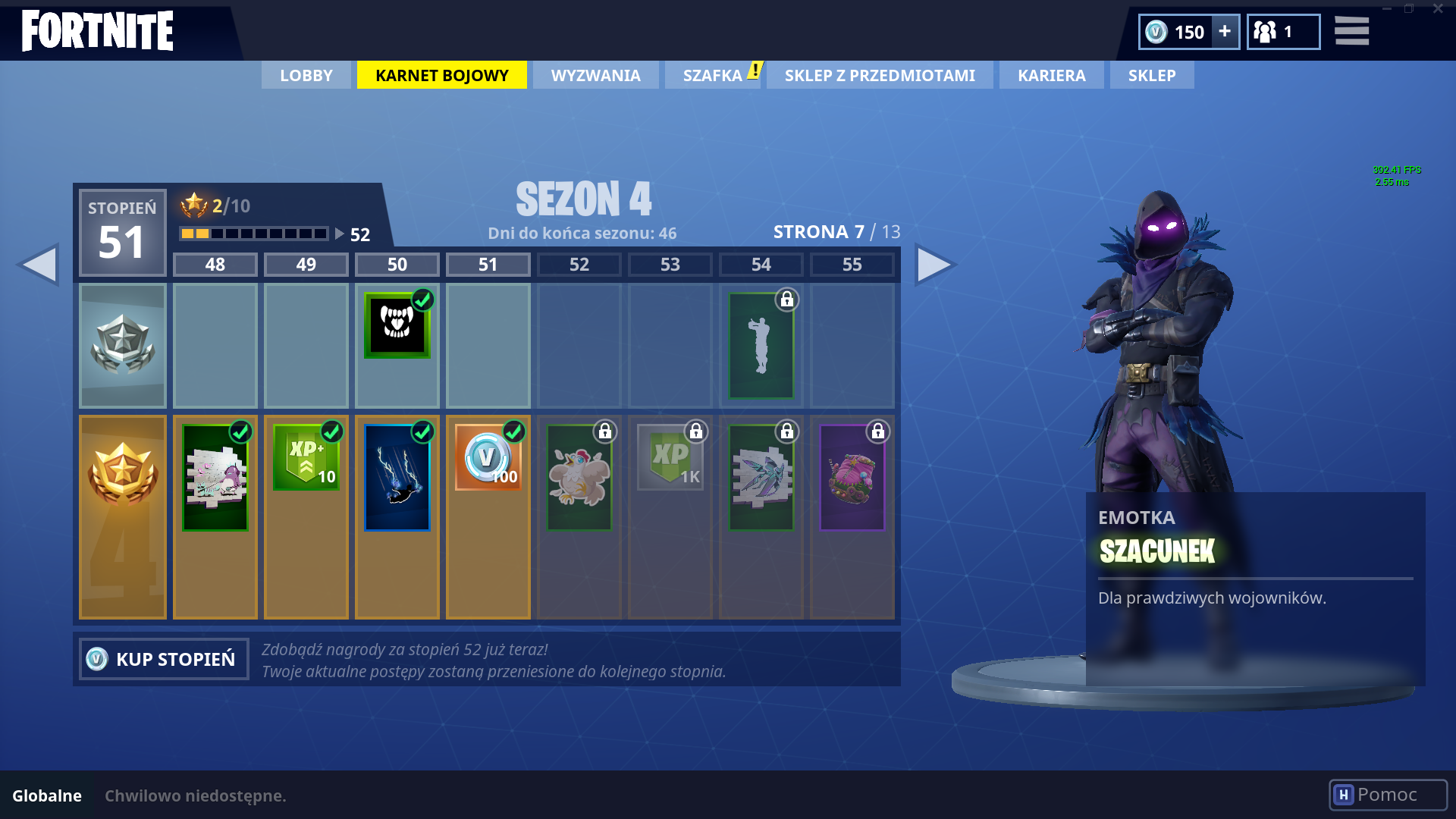Open the Globalne chat channel selector
1456x819 pixels.
click(48, 795)
